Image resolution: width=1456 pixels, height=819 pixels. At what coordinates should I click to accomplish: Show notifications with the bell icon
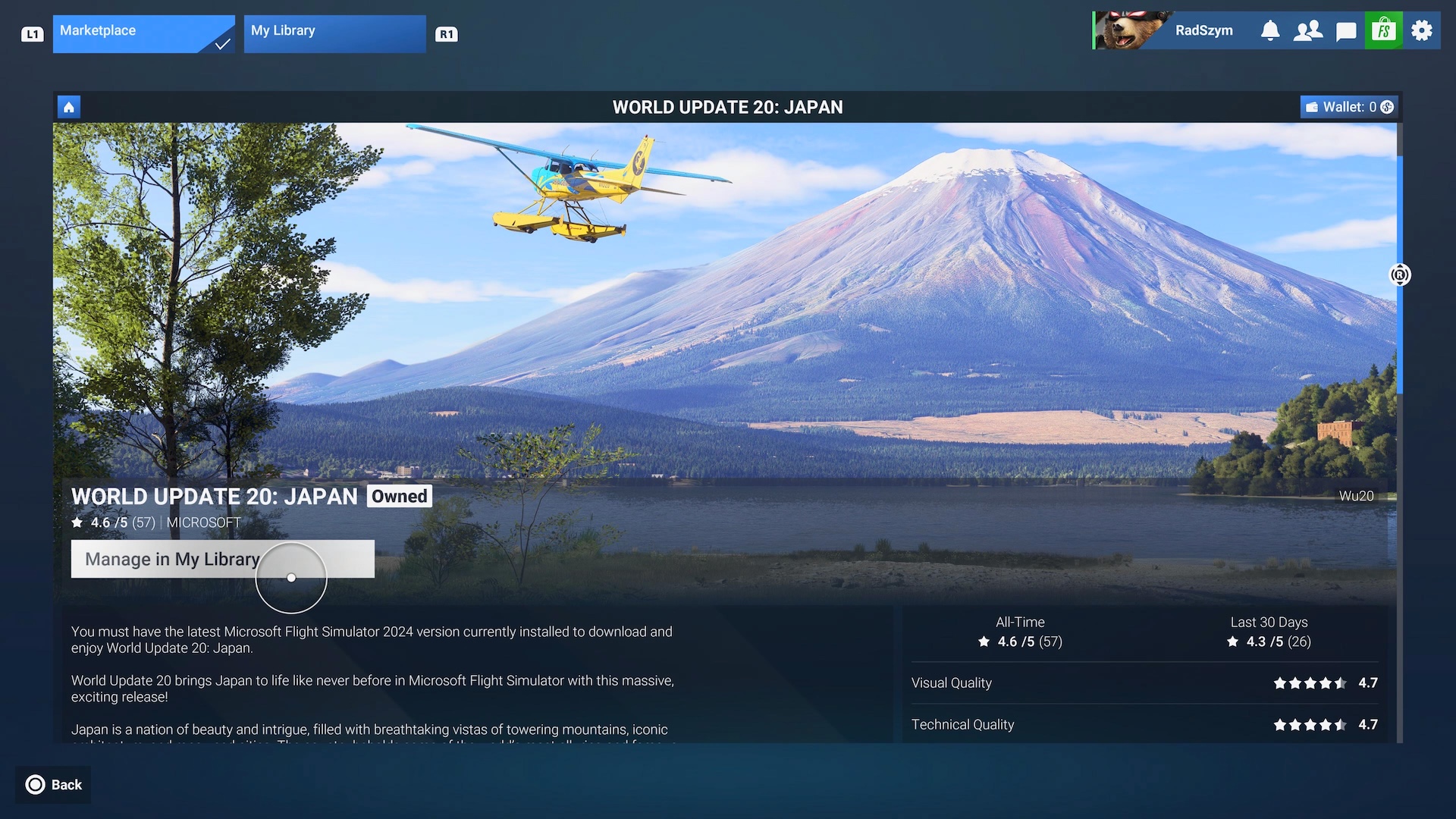click(1270, 30)
